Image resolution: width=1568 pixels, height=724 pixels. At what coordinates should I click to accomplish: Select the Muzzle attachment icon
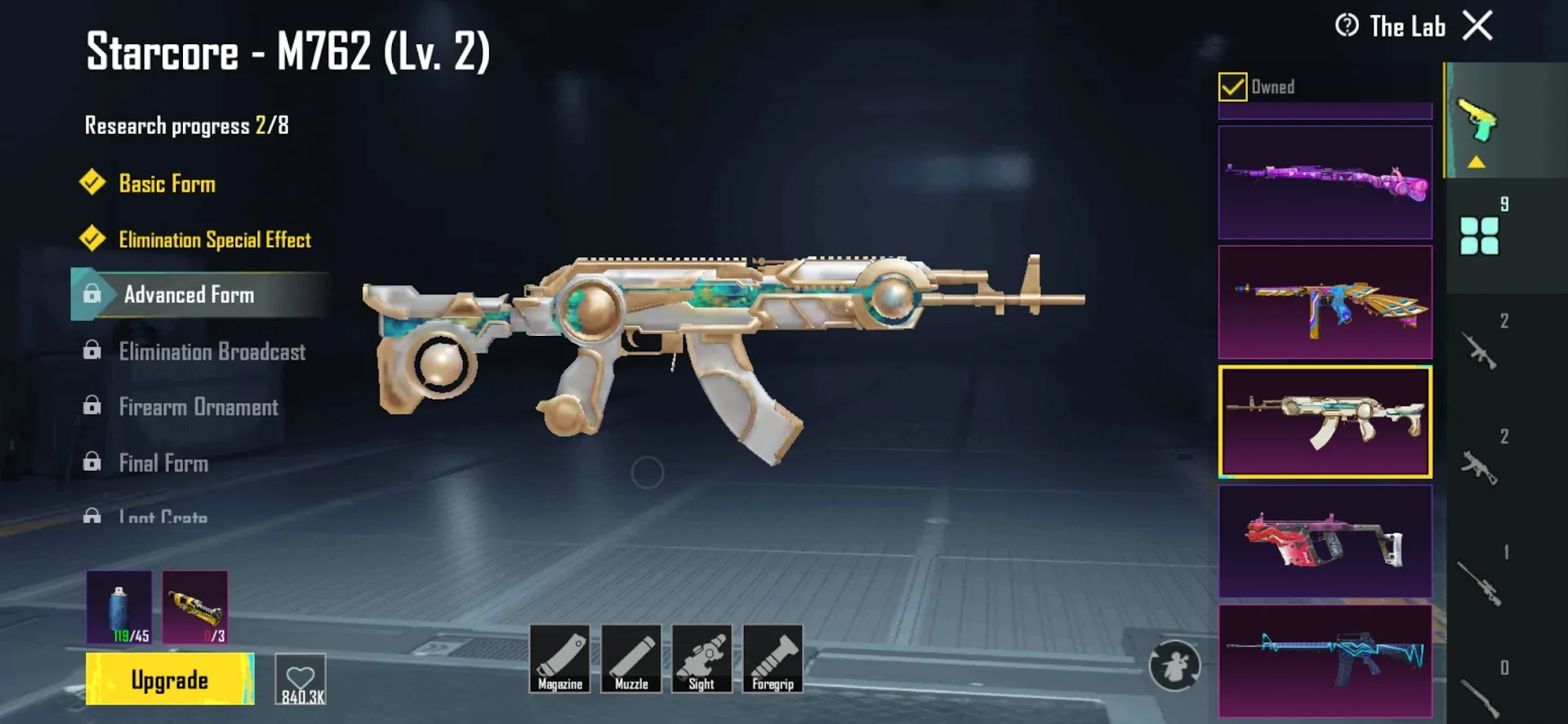coord(631,660)
